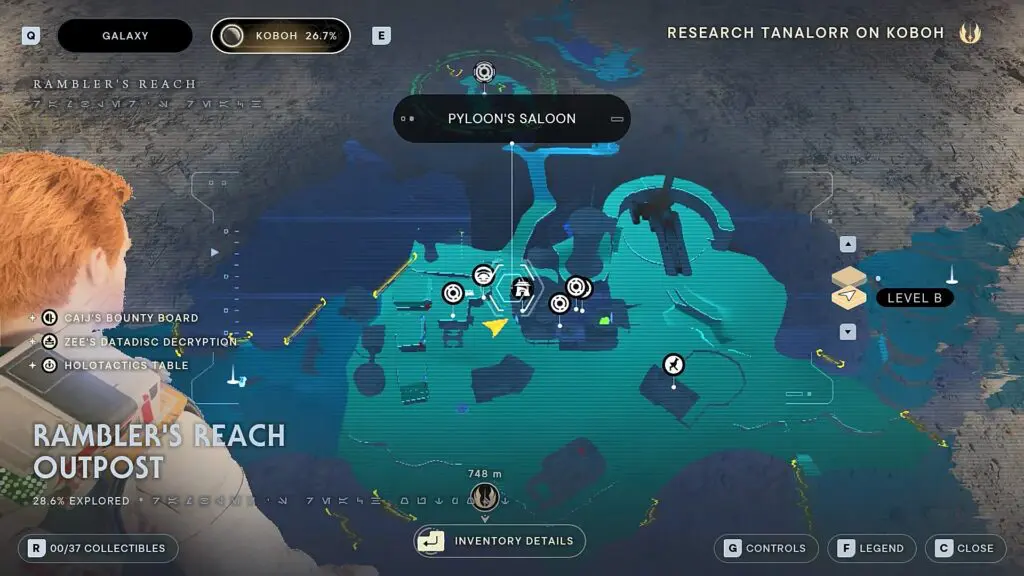
Task: Move down one map level
Action: pos(848,331)
